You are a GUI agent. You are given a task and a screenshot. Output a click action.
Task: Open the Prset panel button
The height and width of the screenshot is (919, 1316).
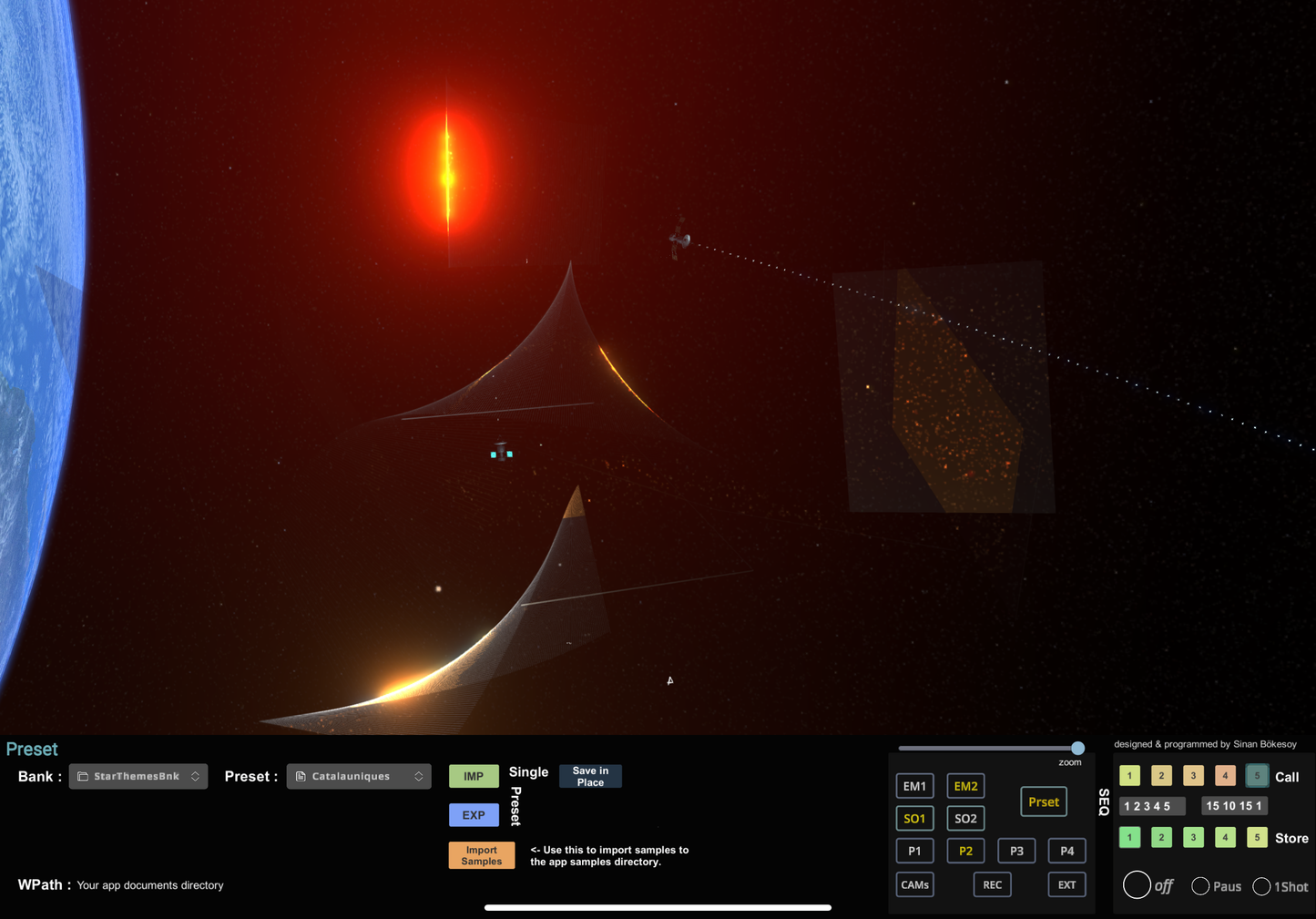pos(1044,802)
